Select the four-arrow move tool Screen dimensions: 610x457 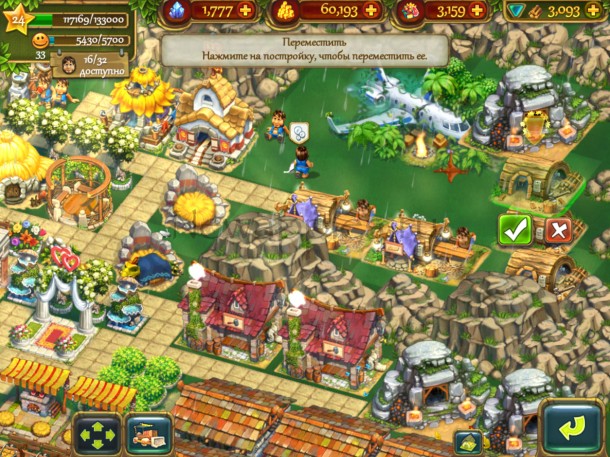[x=96, y=435]
